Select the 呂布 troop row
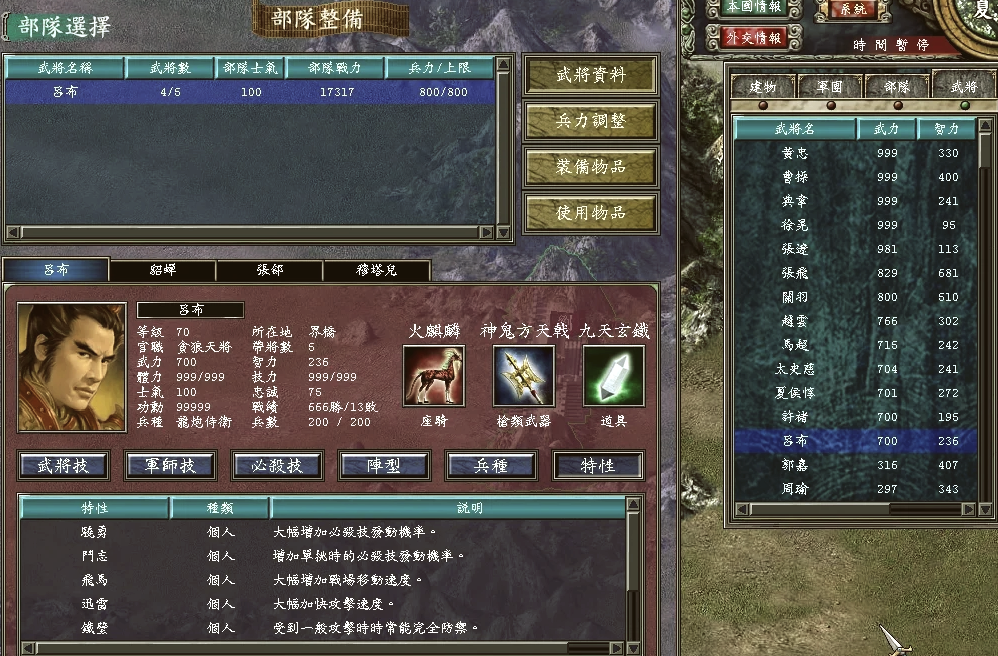The width and height of the screenshot is (998, 656). pos(250,92)
